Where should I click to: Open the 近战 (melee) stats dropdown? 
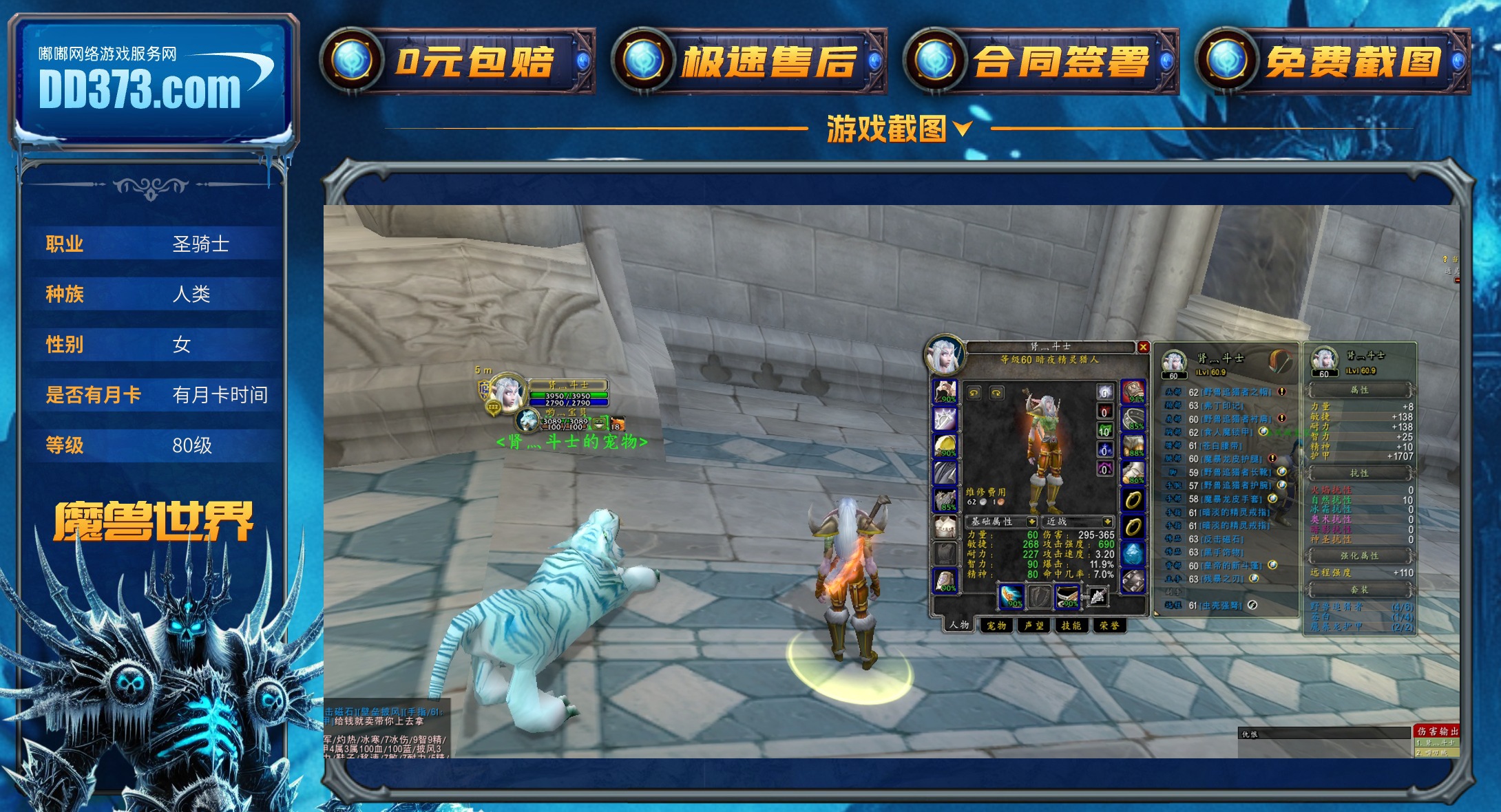[x=1107, y=522]
